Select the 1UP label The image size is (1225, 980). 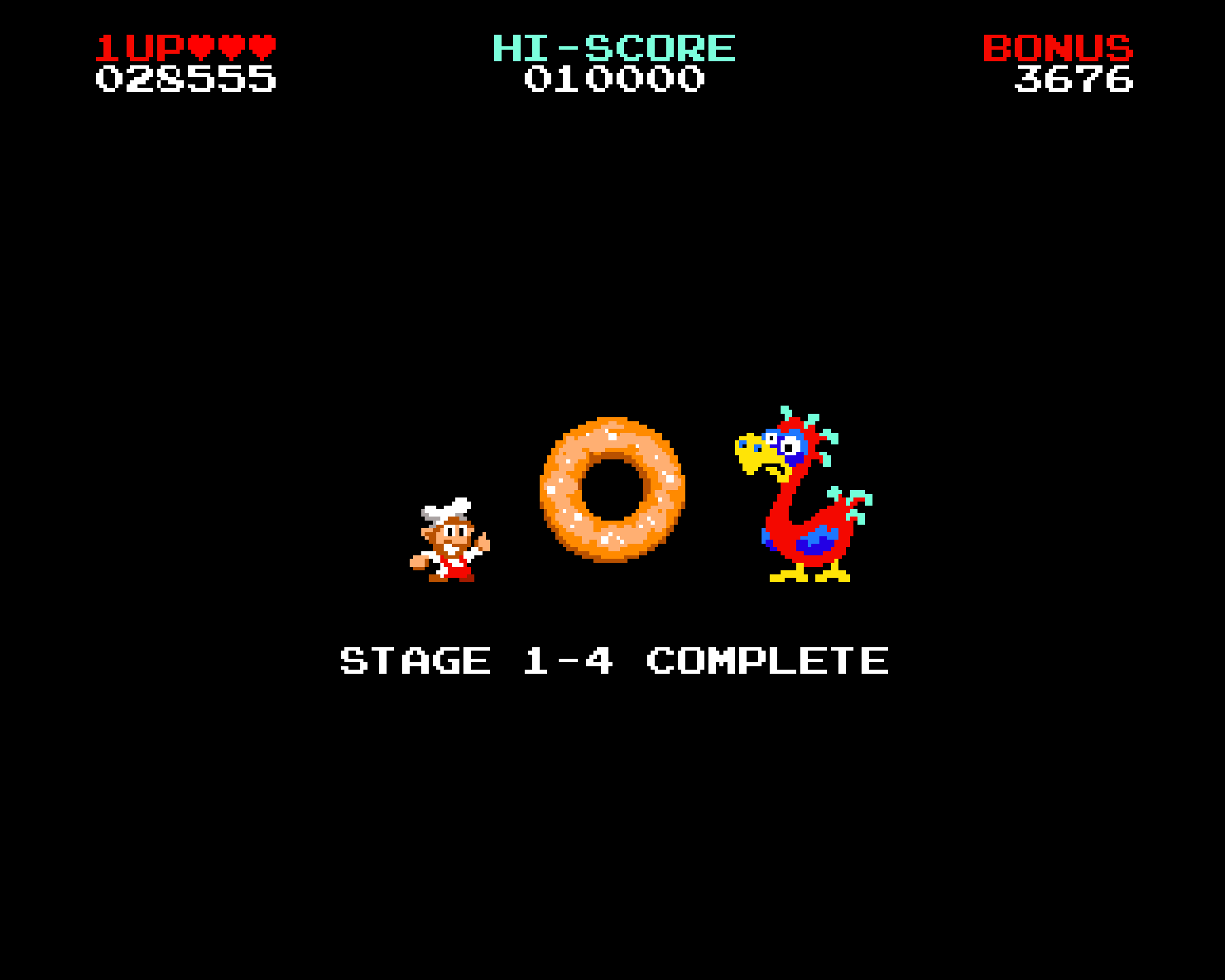point(140,46)
